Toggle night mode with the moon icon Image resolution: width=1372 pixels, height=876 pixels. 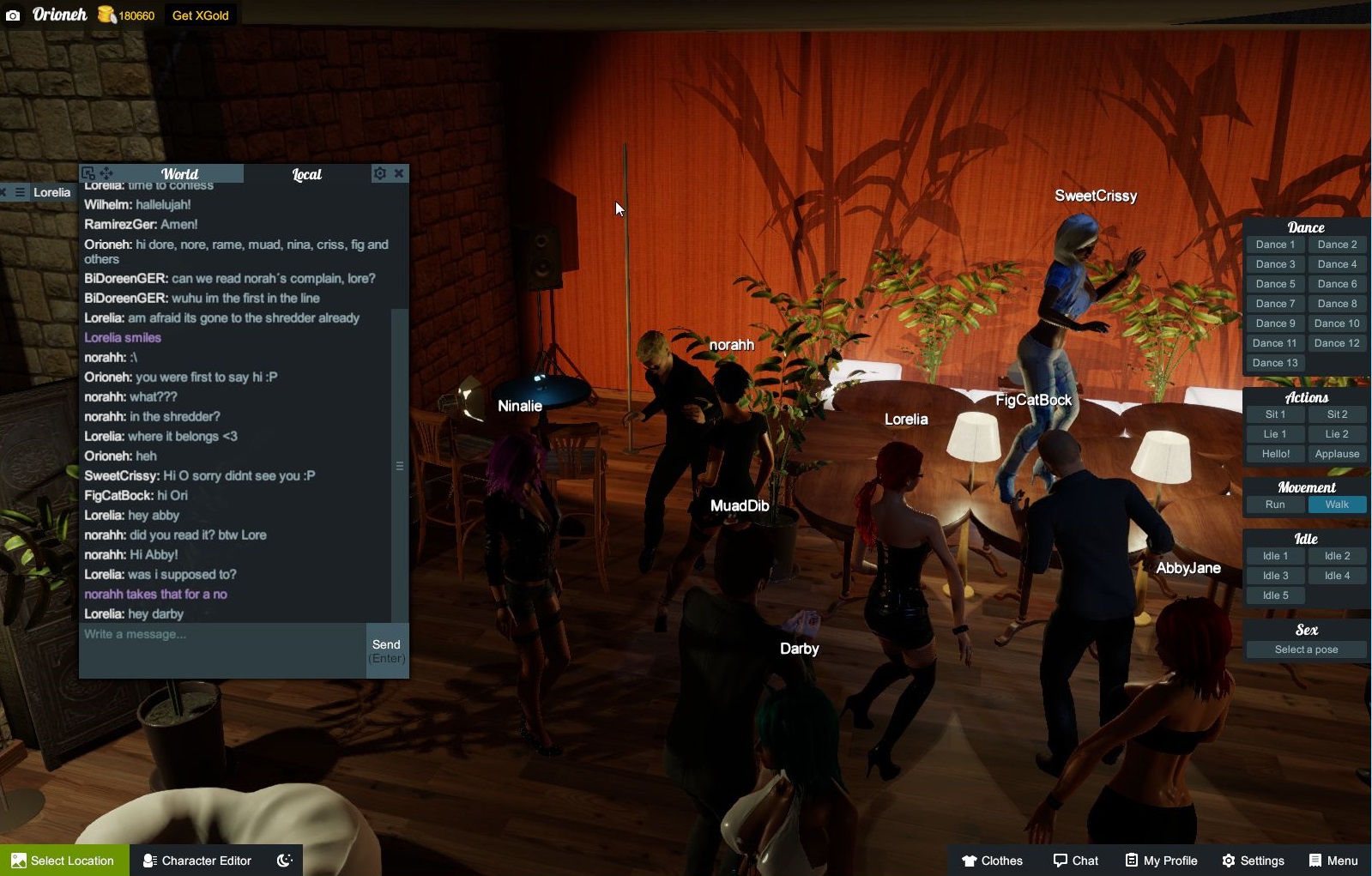click(285, 860)
